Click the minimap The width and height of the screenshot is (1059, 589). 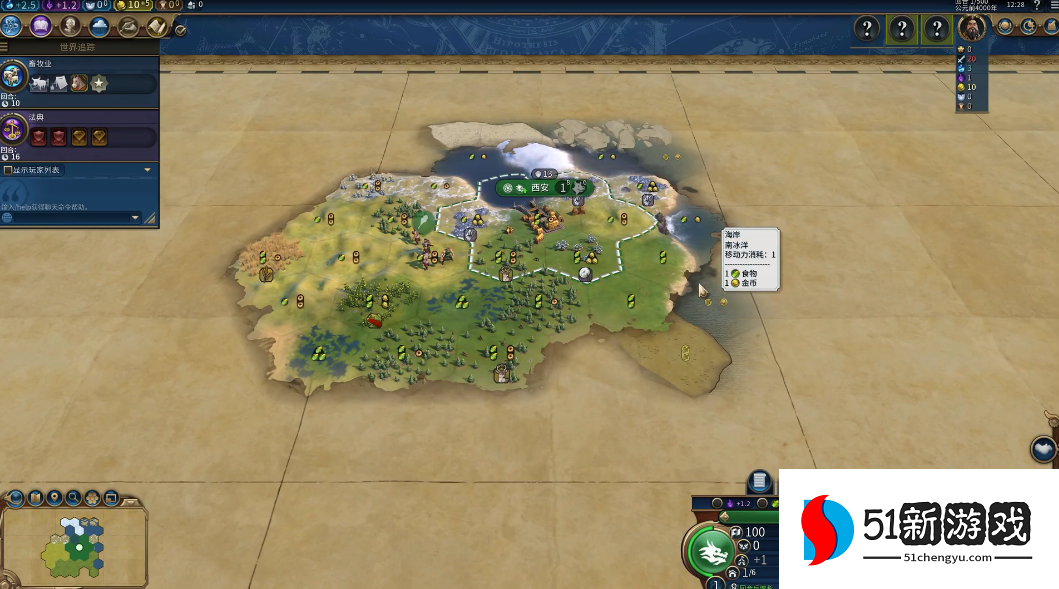pos(75,545)
